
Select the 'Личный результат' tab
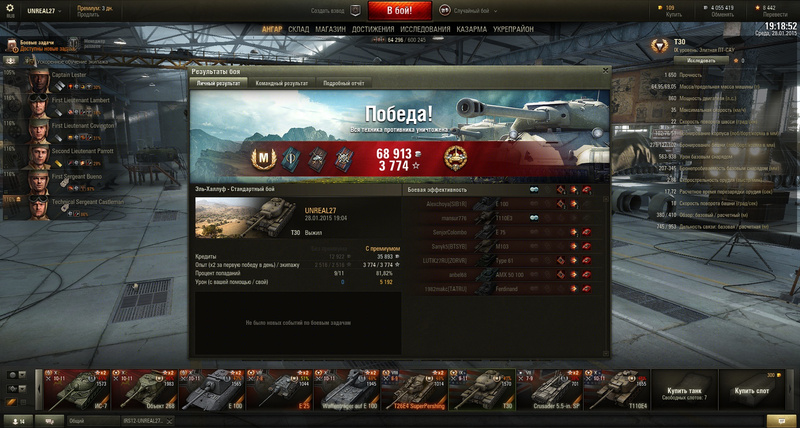(217, 84)
